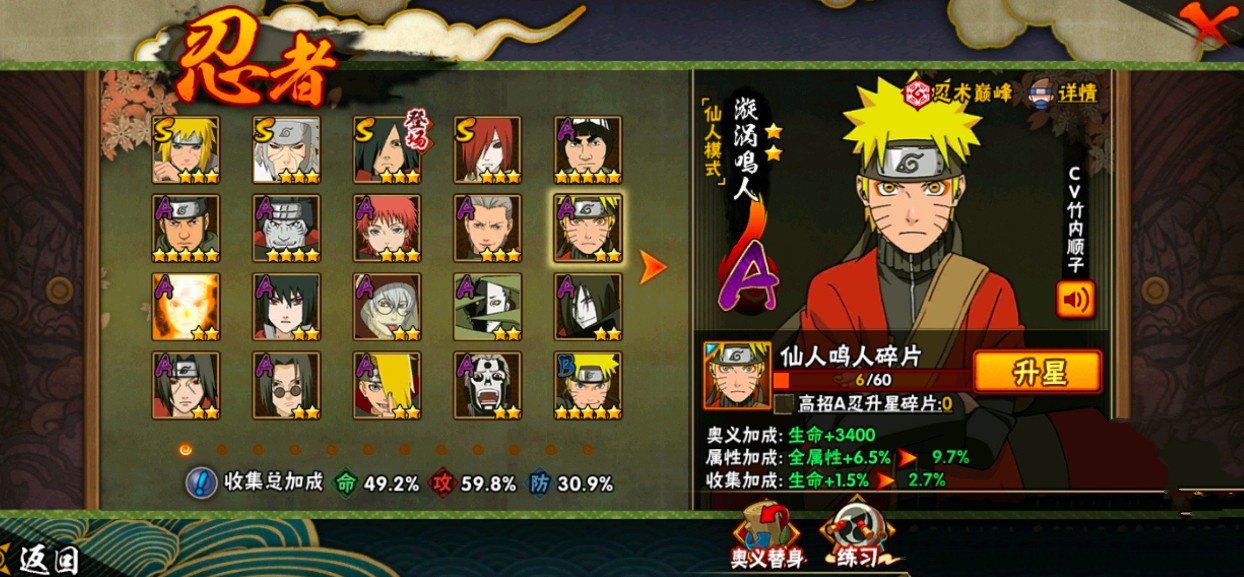The height and width of the screenshot is (577, 1244).
Task: Choose S-rank Madara with the 登场 tag
Action: 387,150
